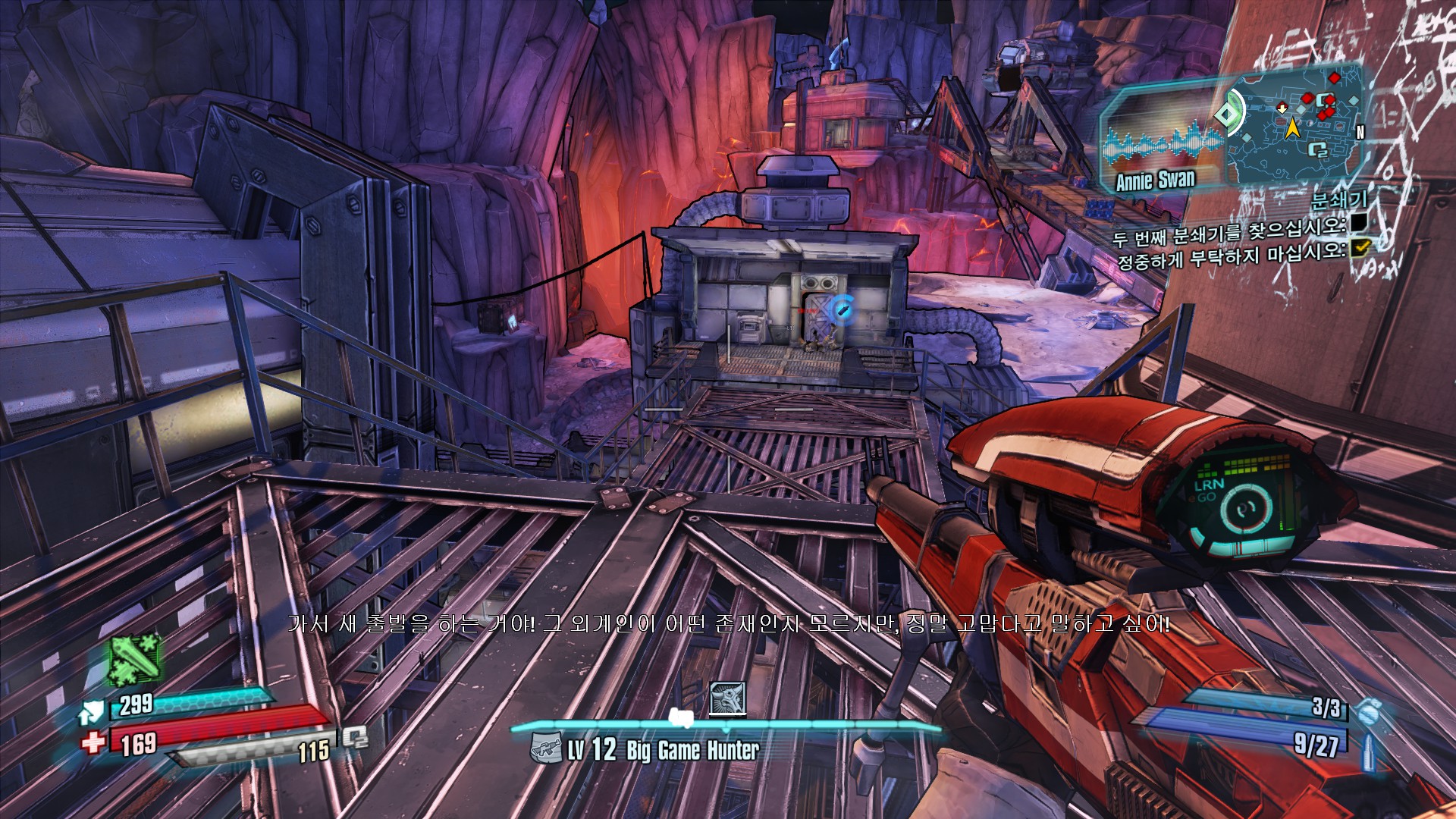Select the grenade icon next to 3/3
The width and height of the screenshot is (1456, 819).
point(1367,713)
